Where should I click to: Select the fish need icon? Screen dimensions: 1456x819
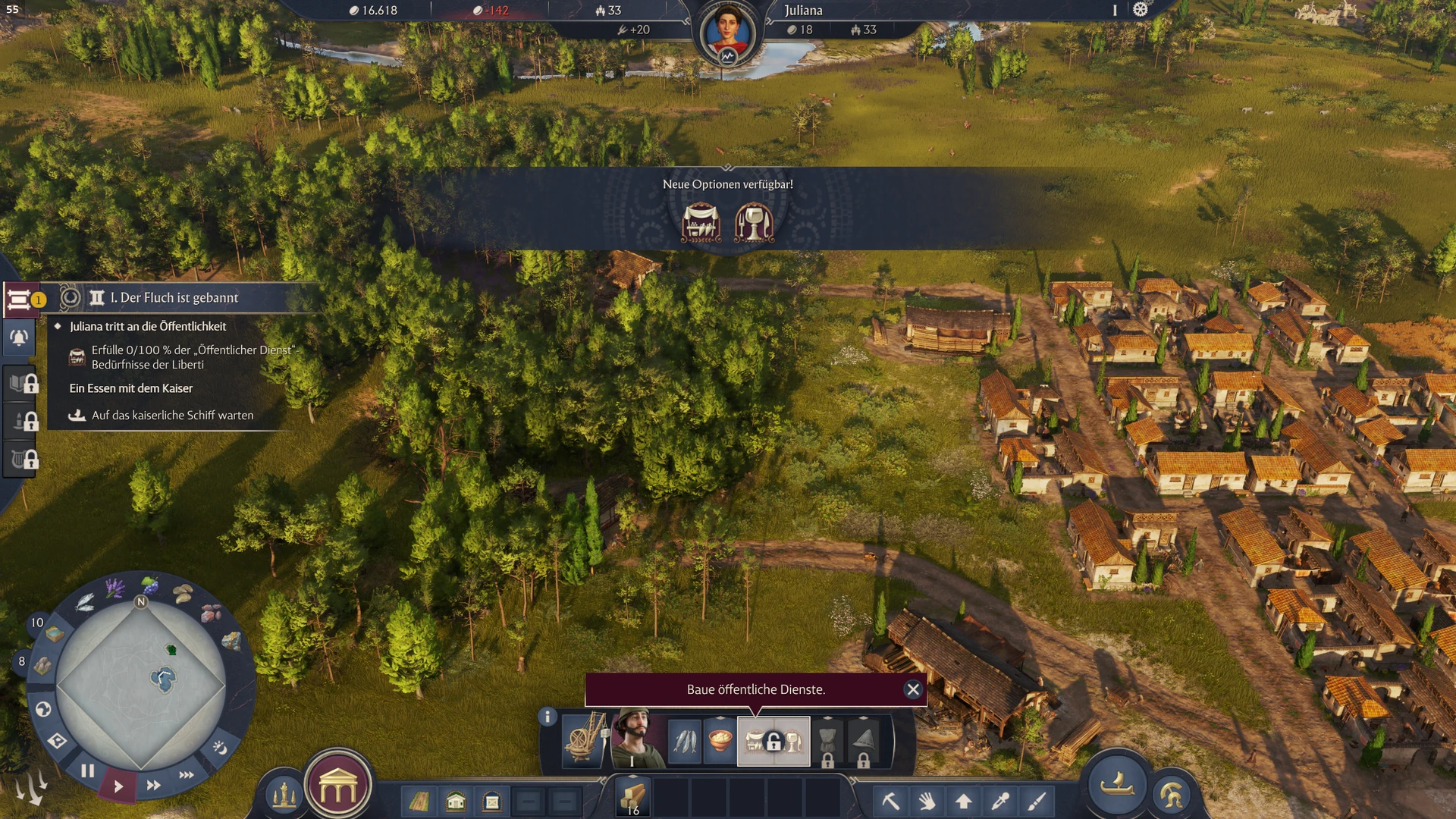[x=686, y=741]
